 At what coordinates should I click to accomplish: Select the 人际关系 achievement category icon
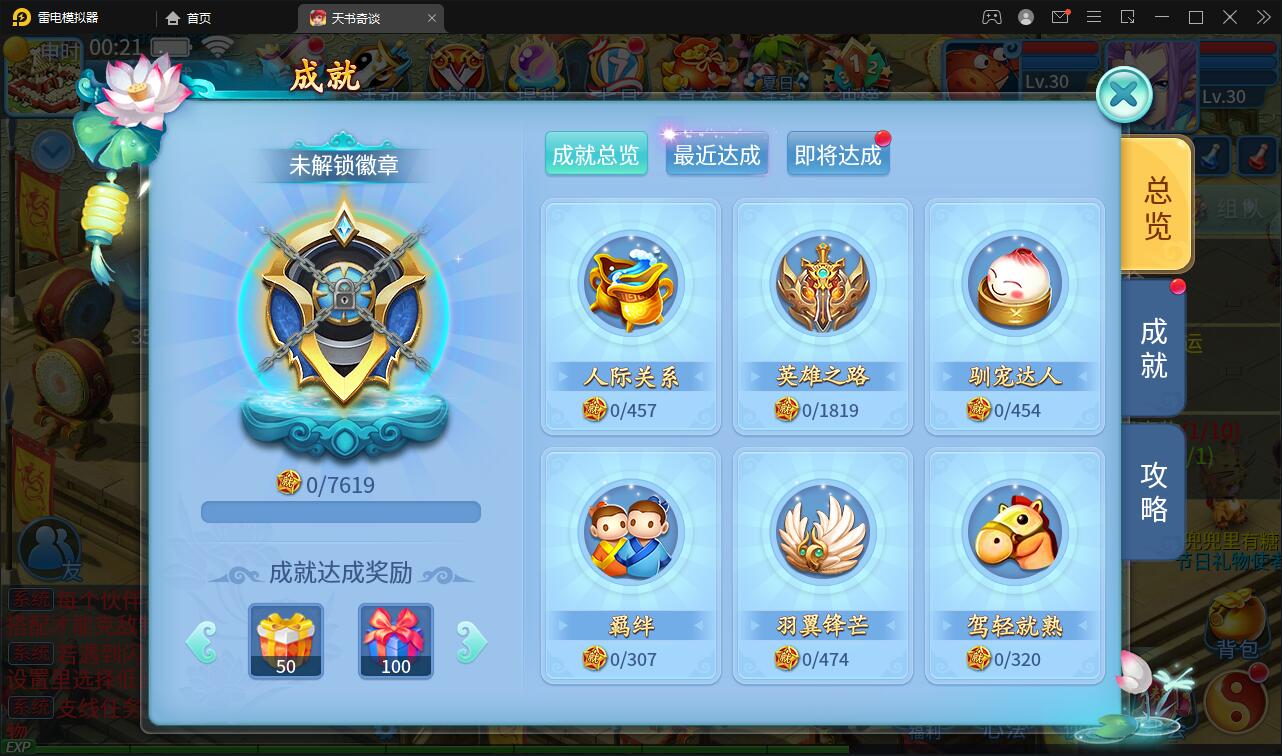pos(630,285)
